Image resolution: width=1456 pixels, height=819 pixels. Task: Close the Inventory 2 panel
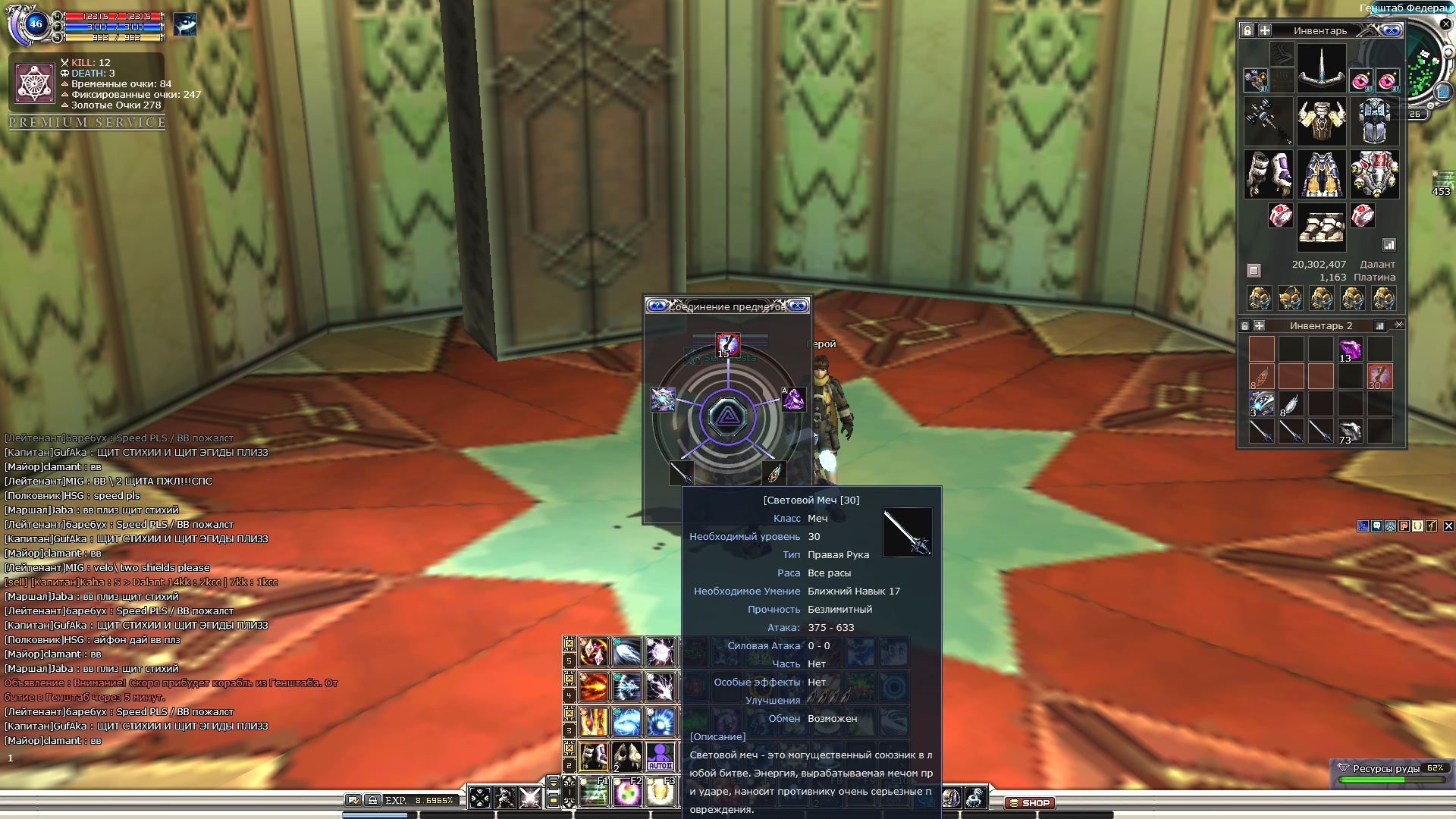coord(1399,325)
